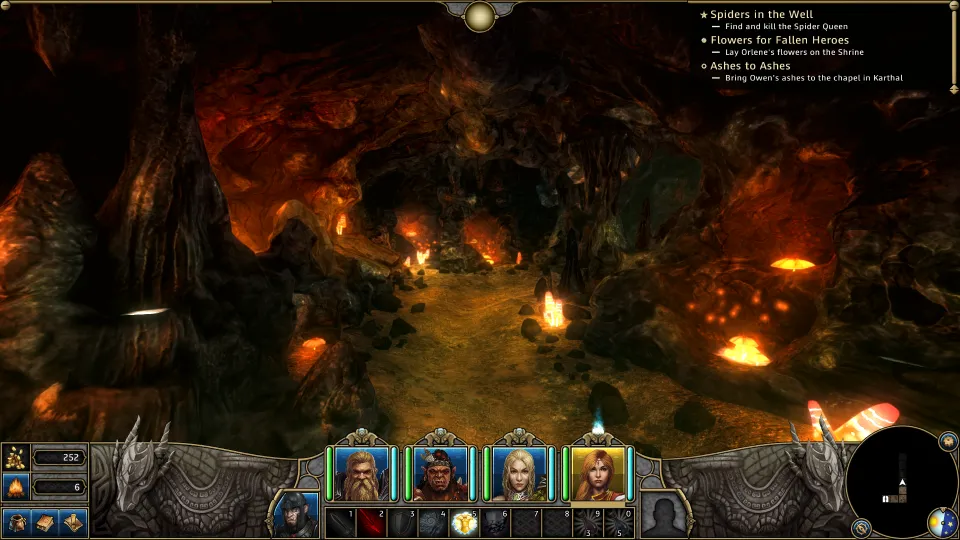This screenshot has width=960, height=540.
Task: Click the campfire rest icon
Action: coord(16,488)
